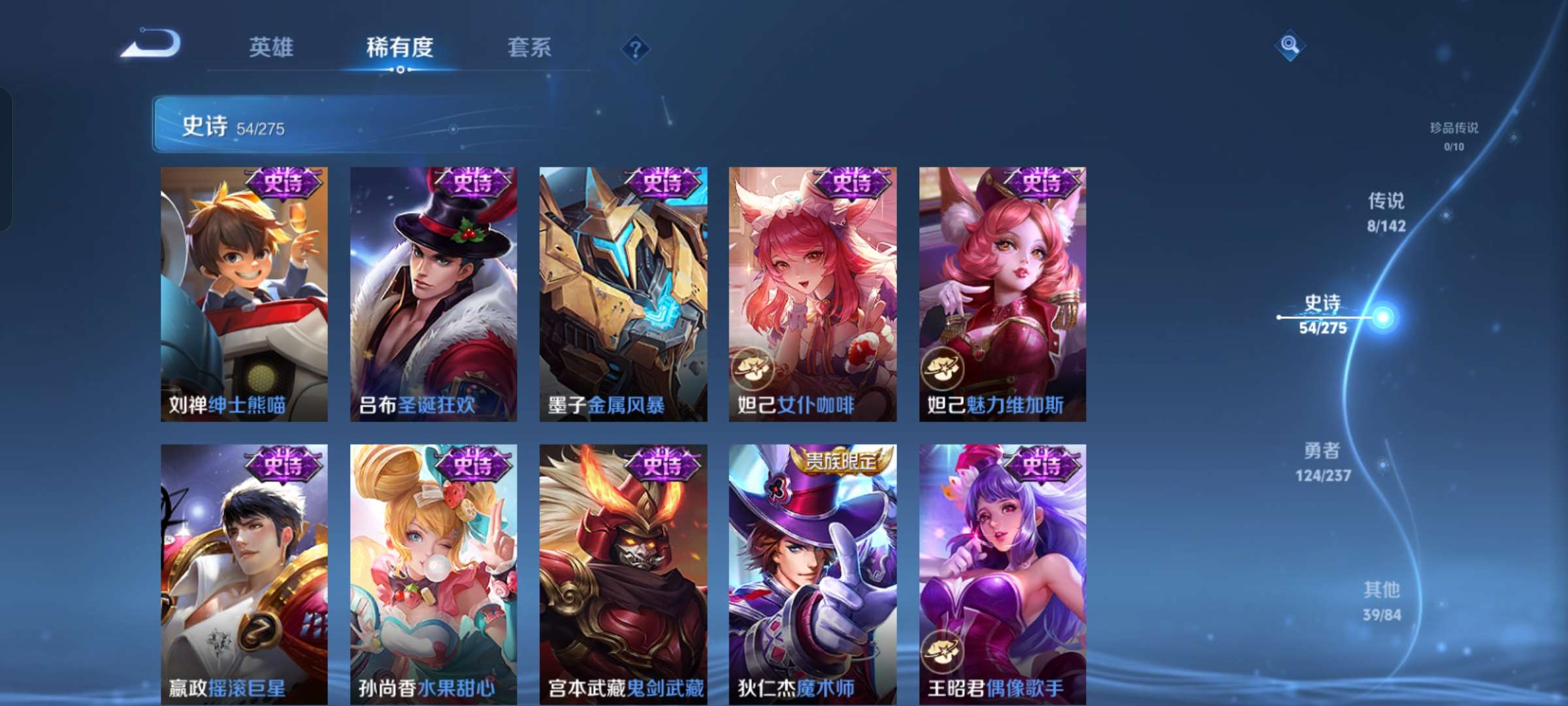Switch to the 套系 tab

click(530, 47)
